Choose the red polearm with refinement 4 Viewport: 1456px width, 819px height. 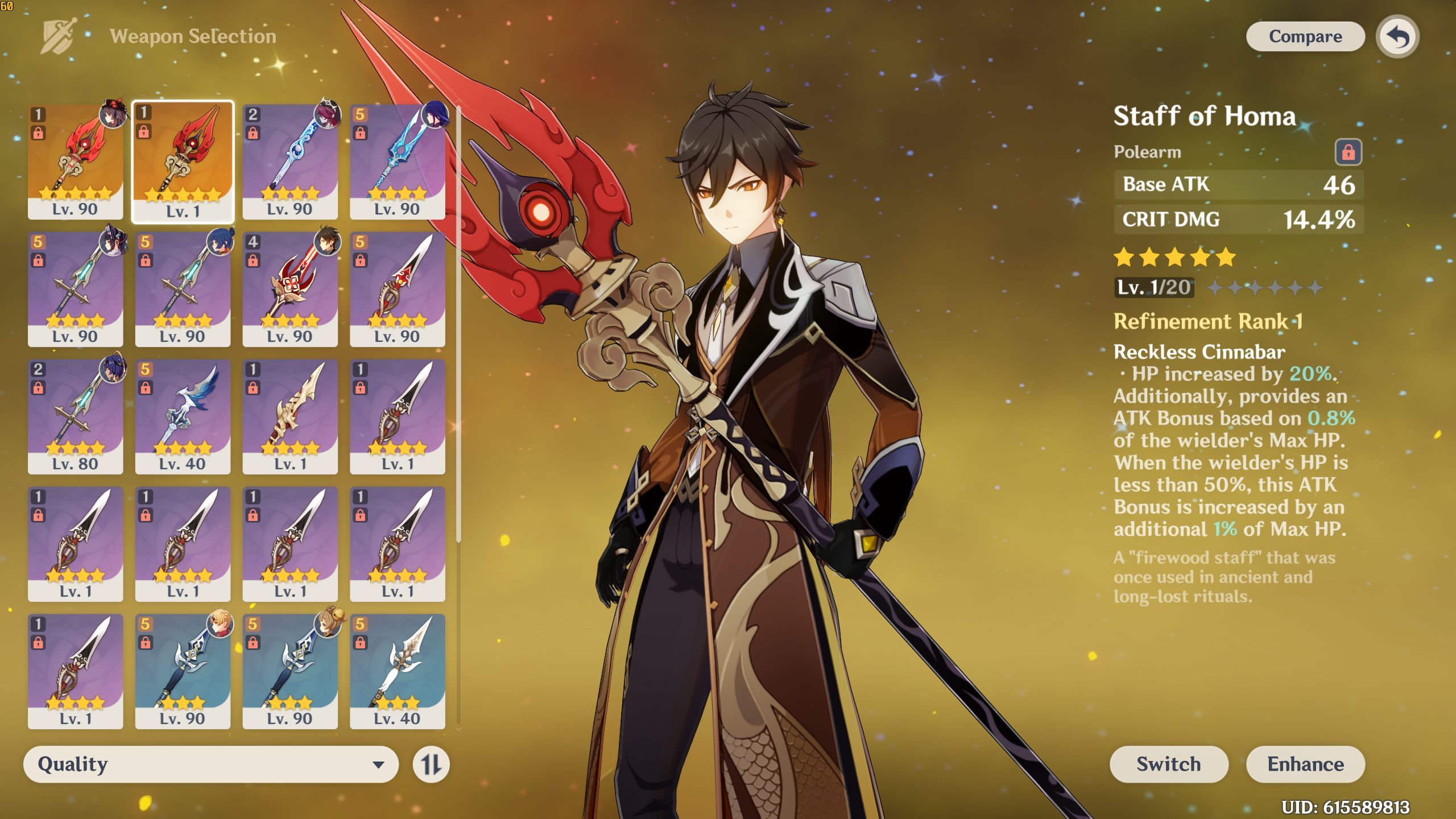[289, 288]
